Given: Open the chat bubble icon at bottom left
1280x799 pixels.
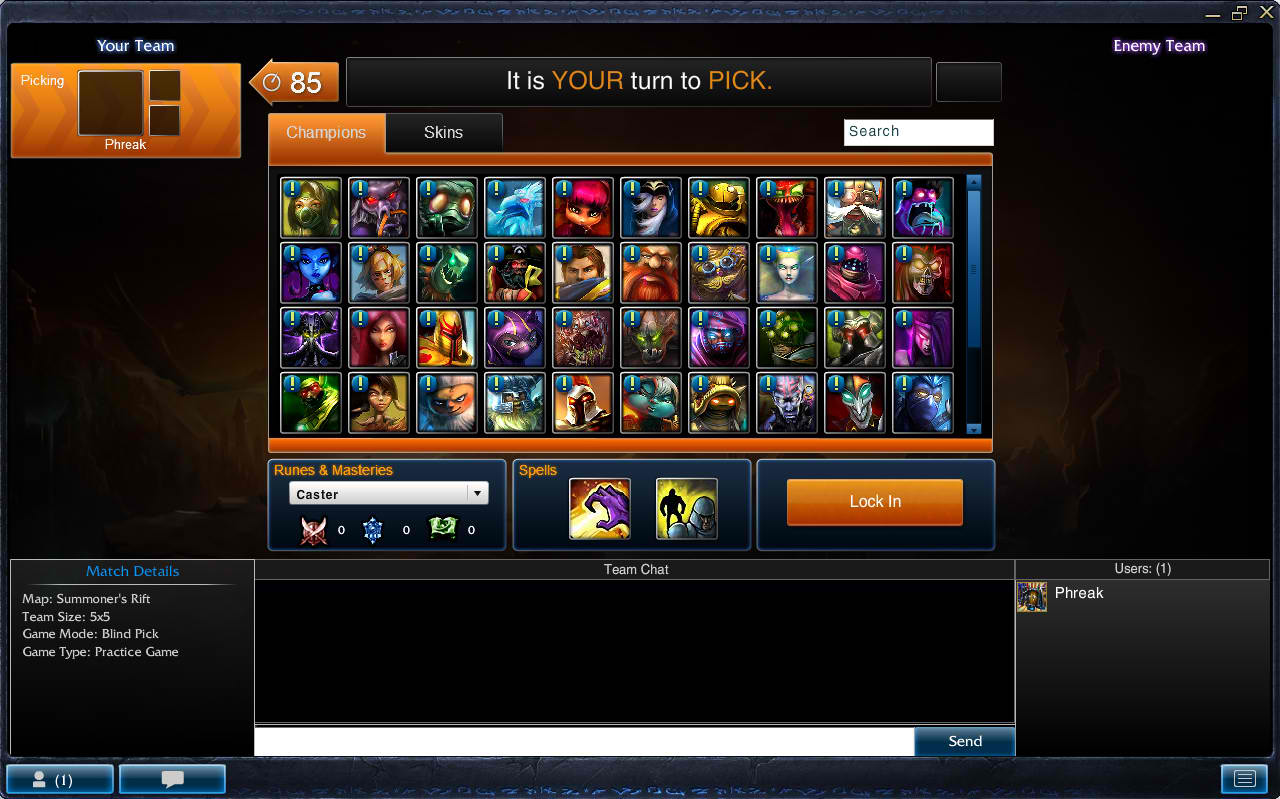Looking at the screenshot, I should (171, 778).
